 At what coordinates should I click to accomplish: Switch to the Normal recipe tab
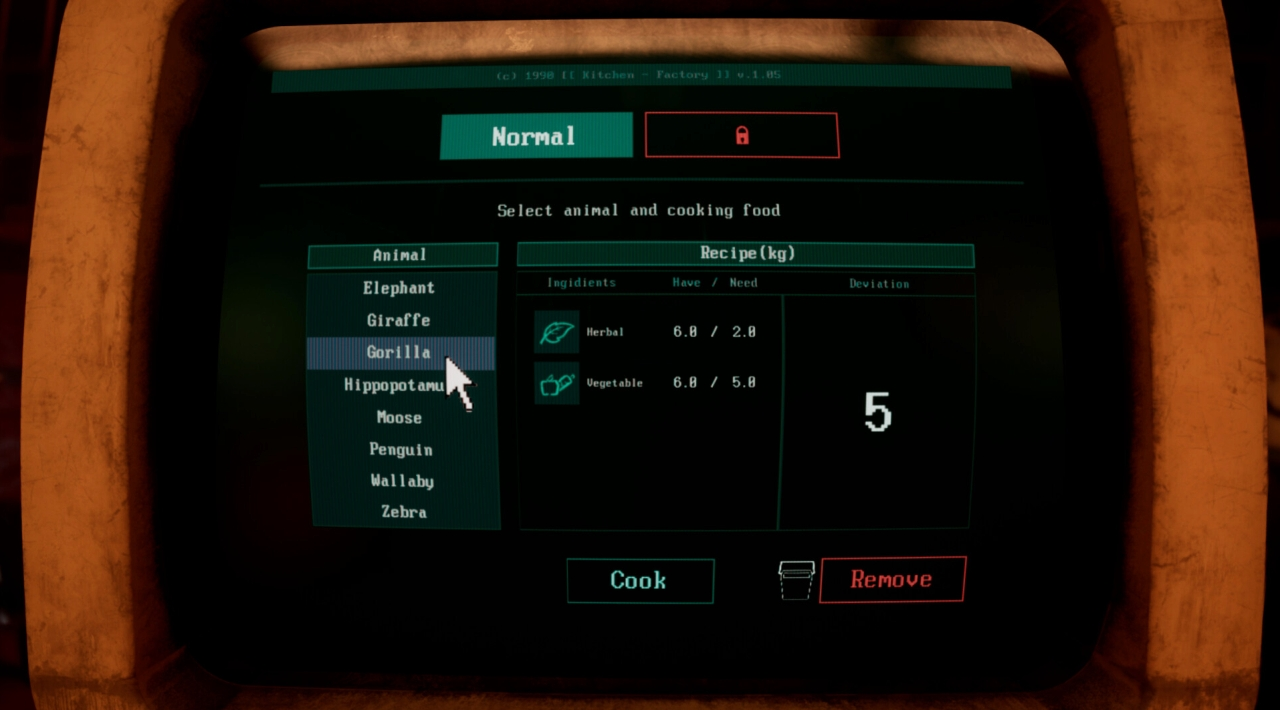[536, 136]
